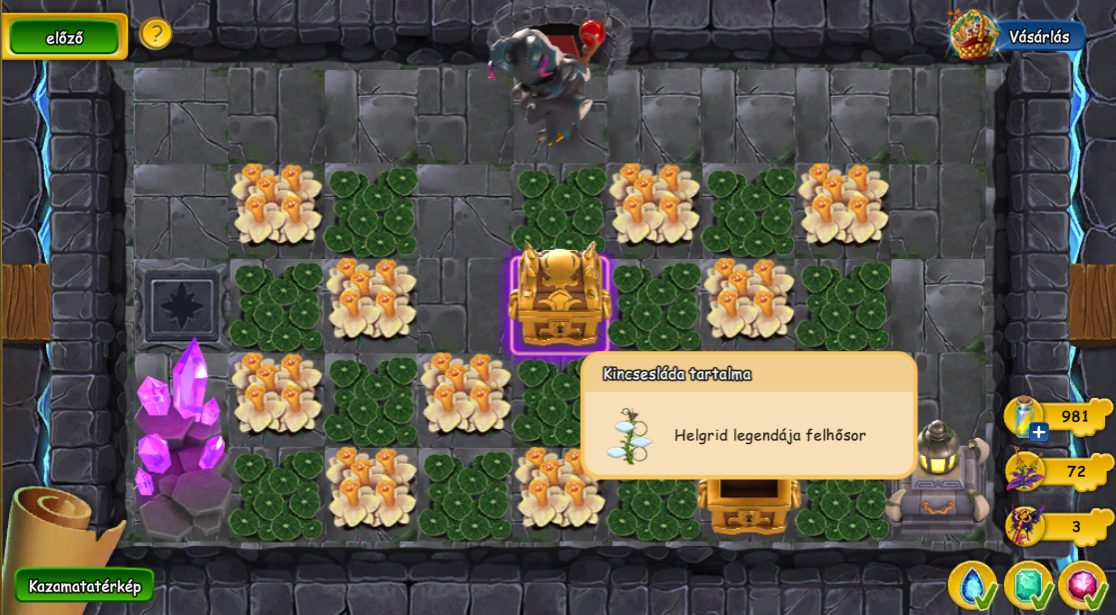Go back with the előző button
This screenshot has width=1116, height=615.
pos(65,38)
